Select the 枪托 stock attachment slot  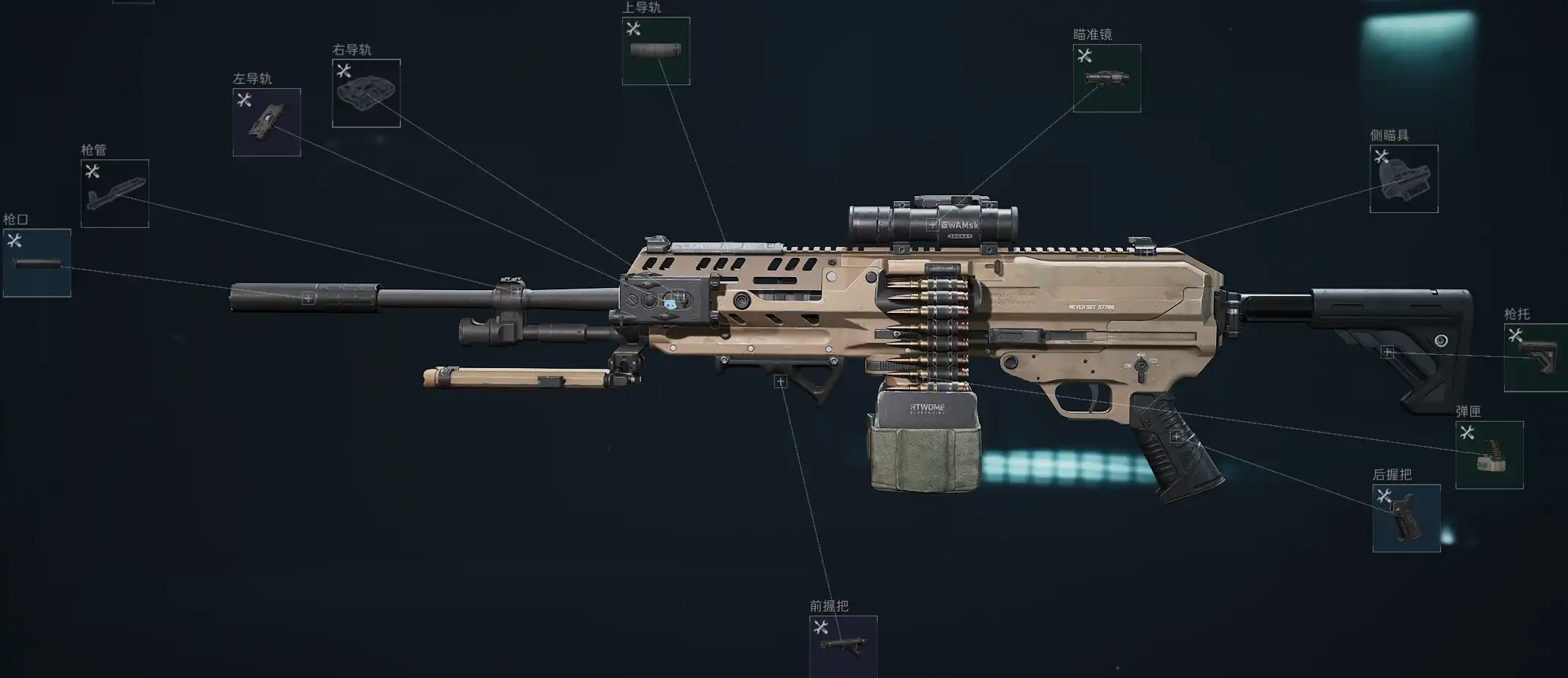[x=1536, y=358]
